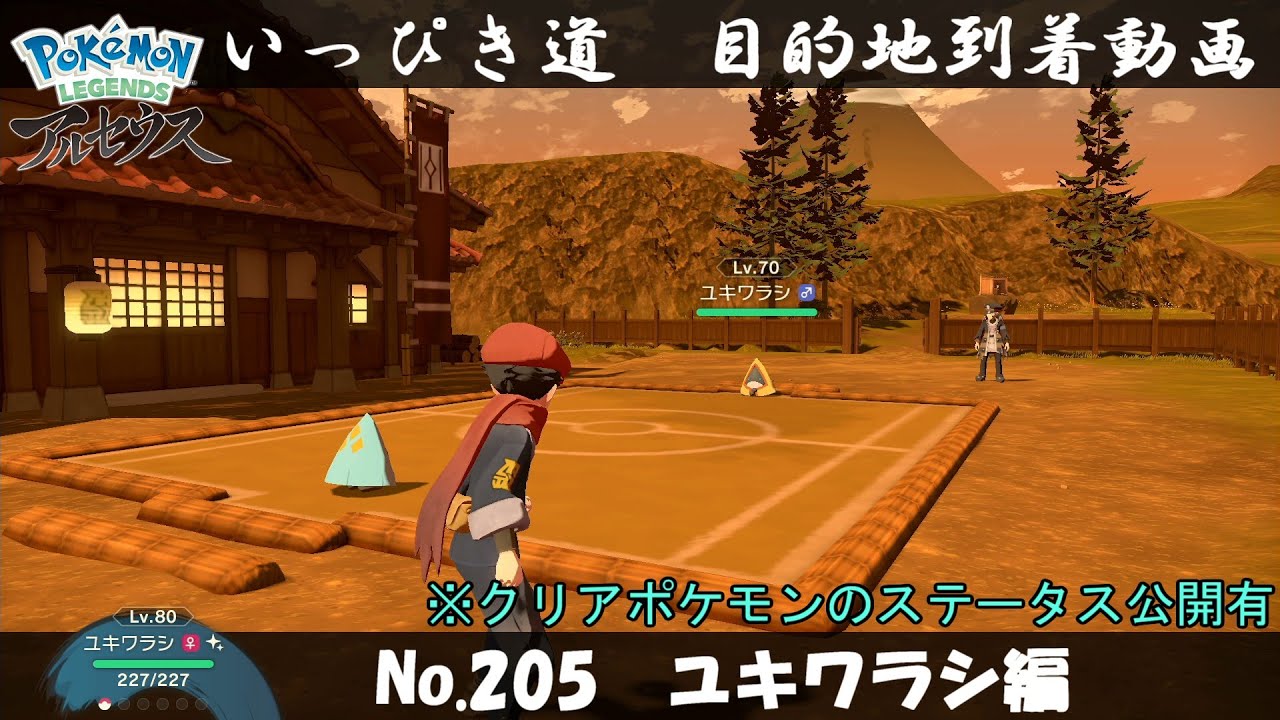Click the Lv.70 level badge
Image resolution: width=1280 pixels, height=720 pixels.
click(755, 268)
